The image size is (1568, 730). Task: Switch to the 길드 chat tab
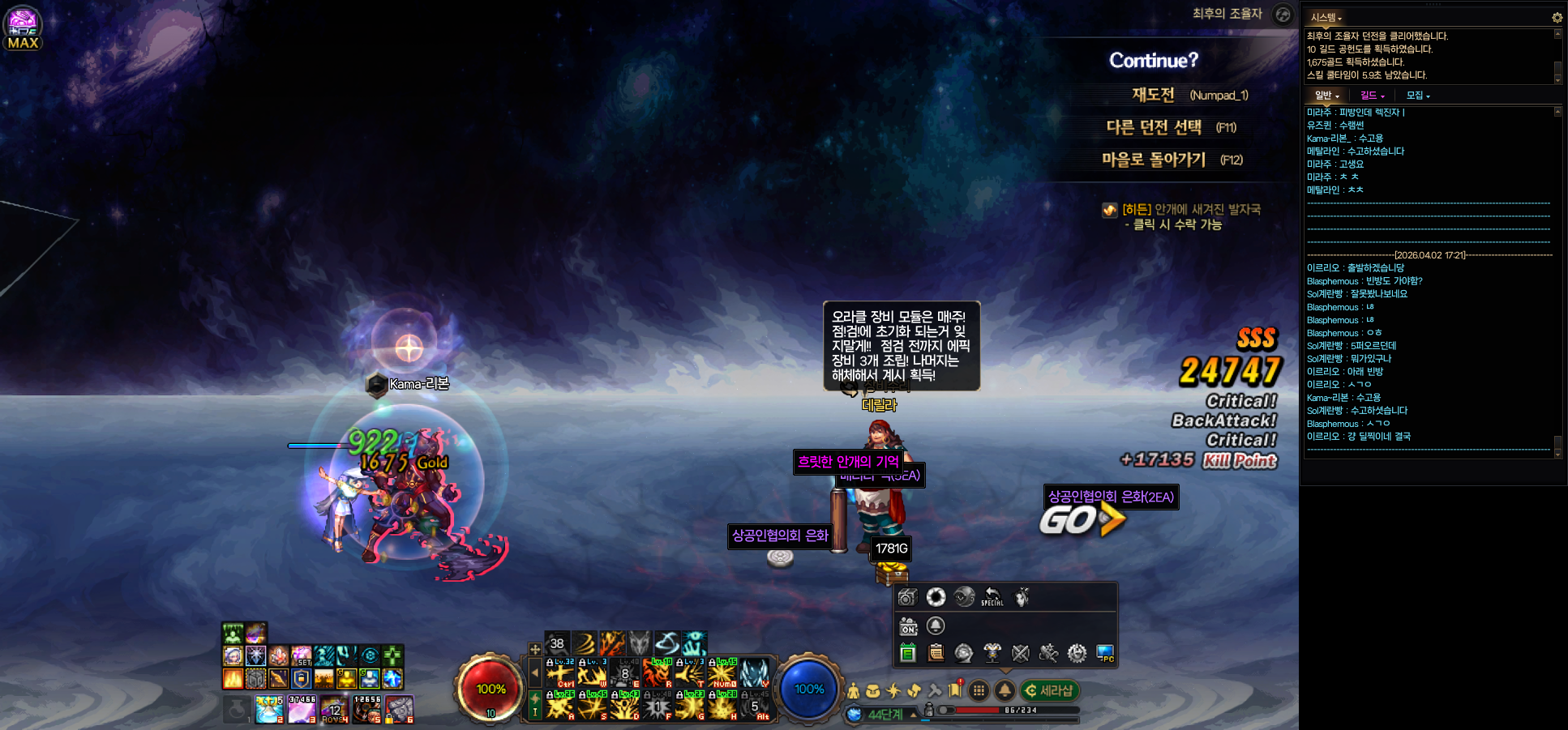[x=1372, y=96]
